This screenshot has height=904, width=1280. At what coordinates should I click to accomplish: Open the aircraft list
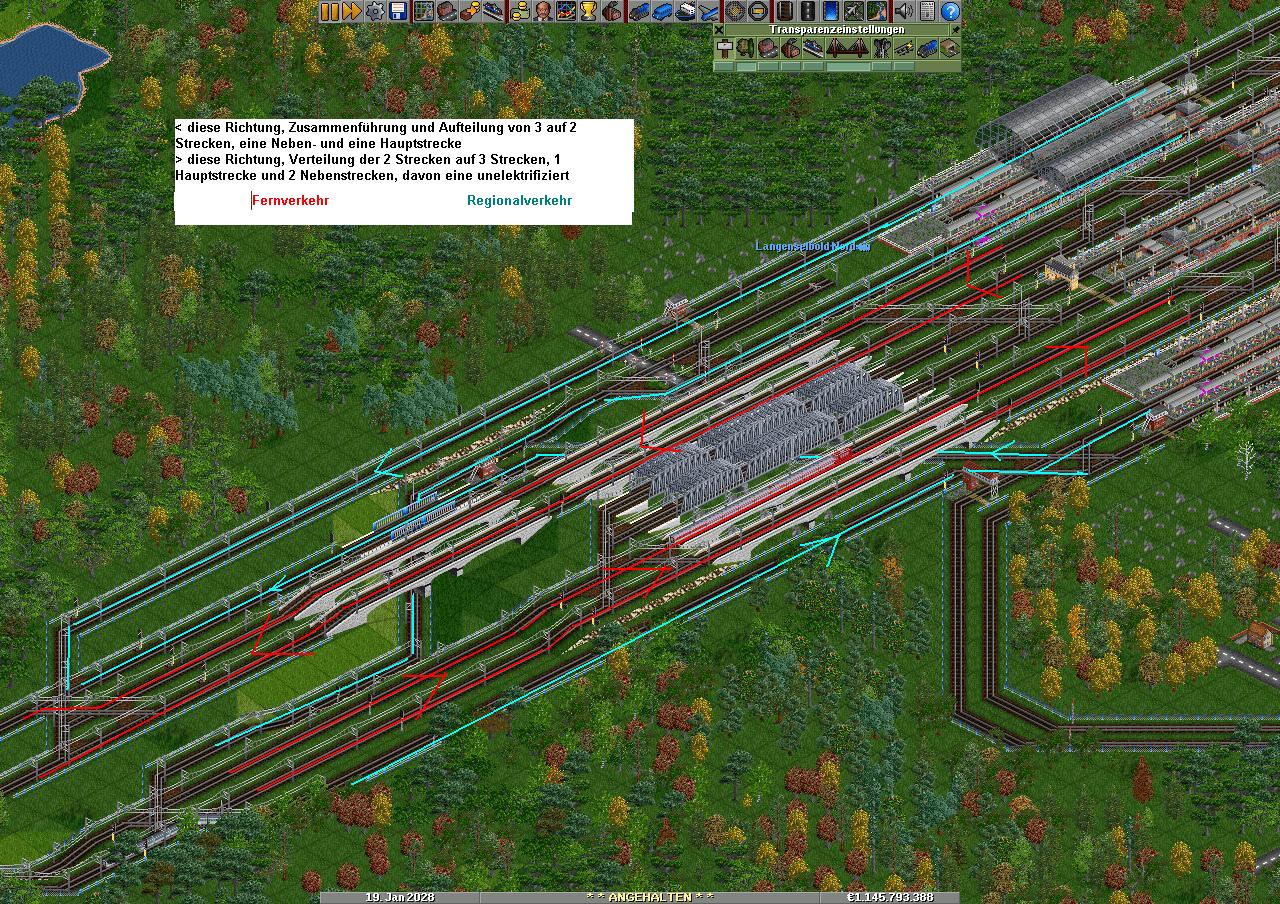(709, 11)
